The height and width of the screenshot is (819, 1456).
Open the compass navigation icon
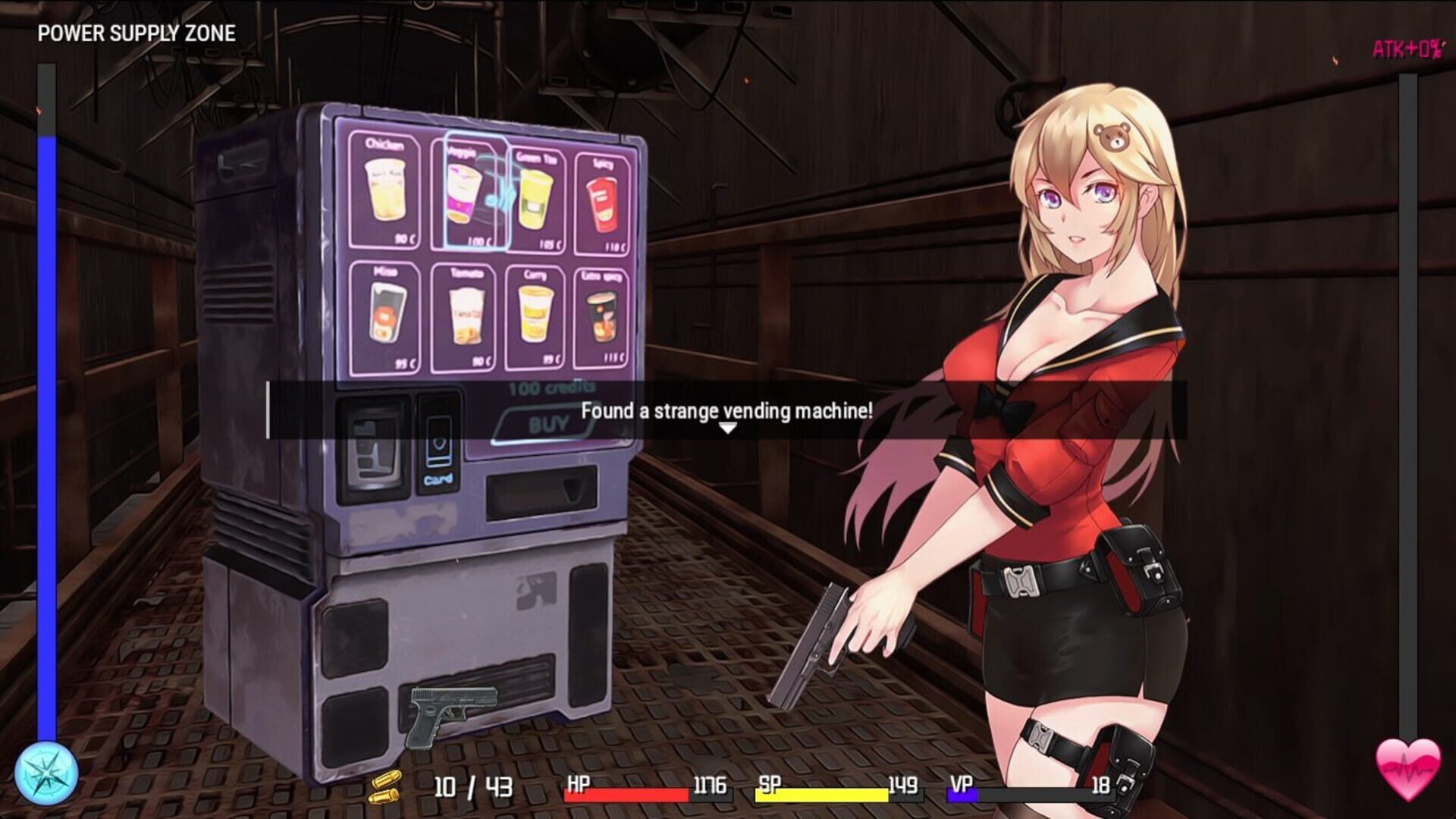pyautogui.click(x=45, y=773)
